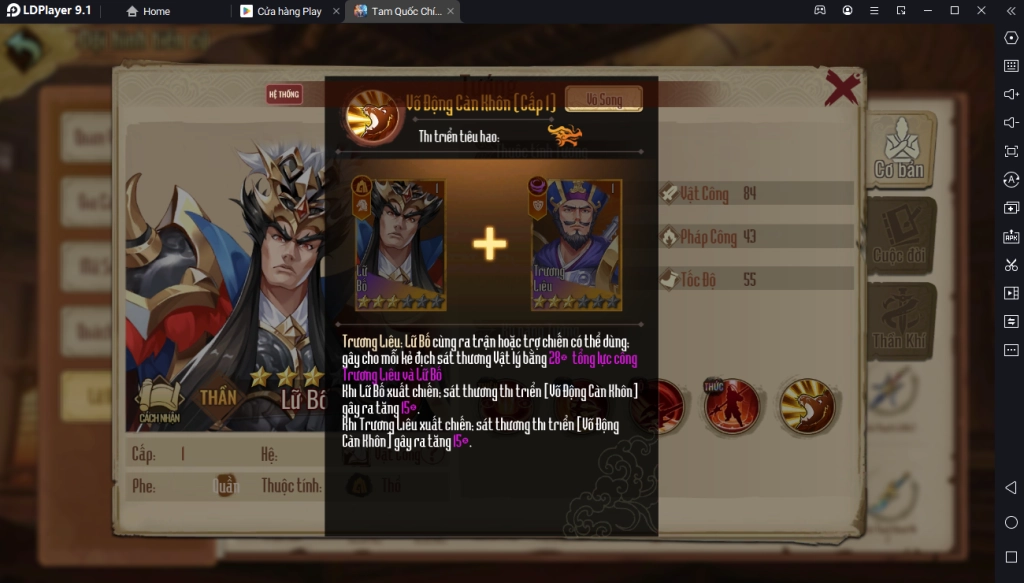Open the Cách nhận book icon
Viewport: 1024px width, 583px height.
(x=160, y=402)
